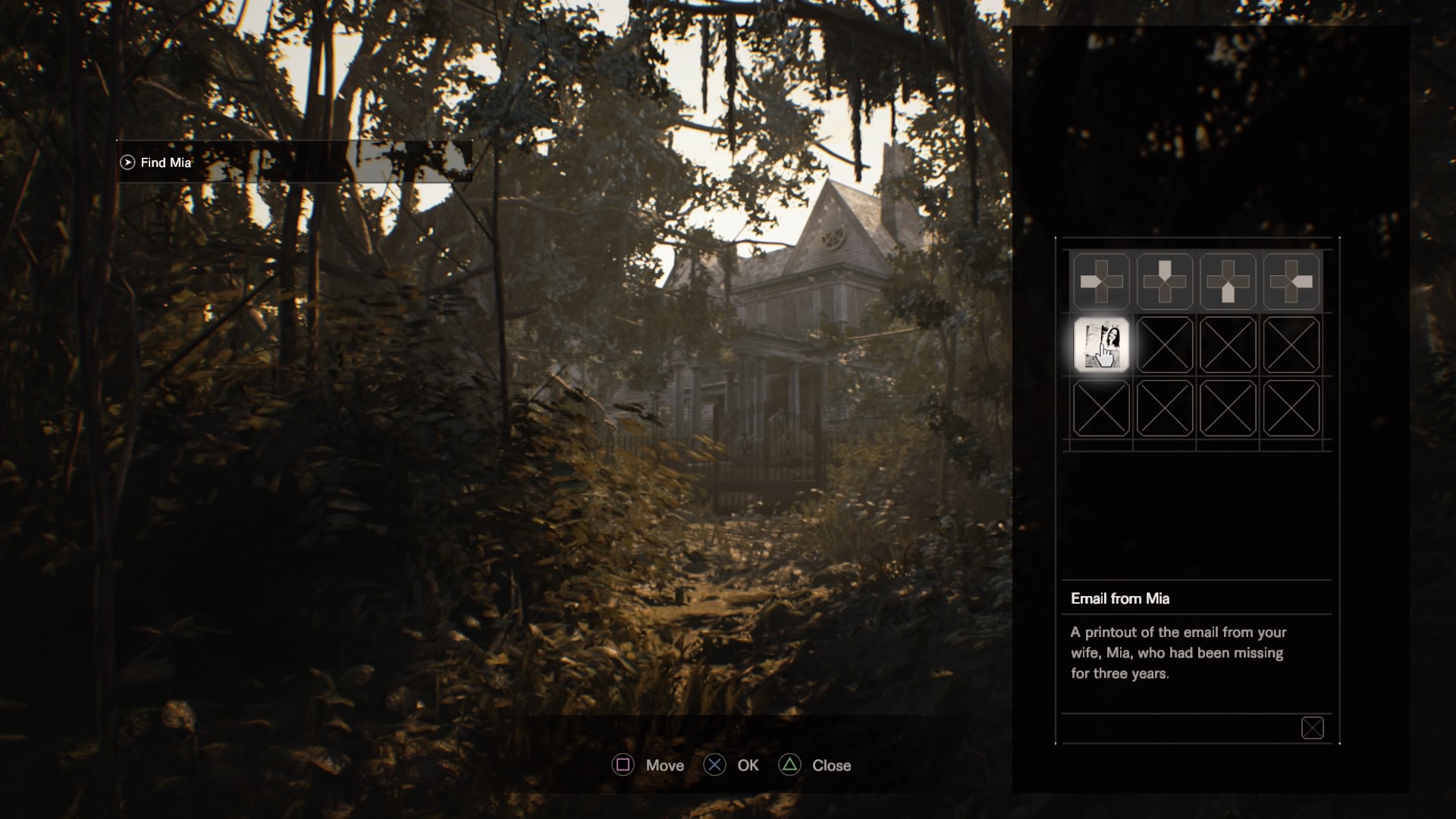Select the Email from Mia item
This screenshot has width=1456, height=819.
(1101, 345)
